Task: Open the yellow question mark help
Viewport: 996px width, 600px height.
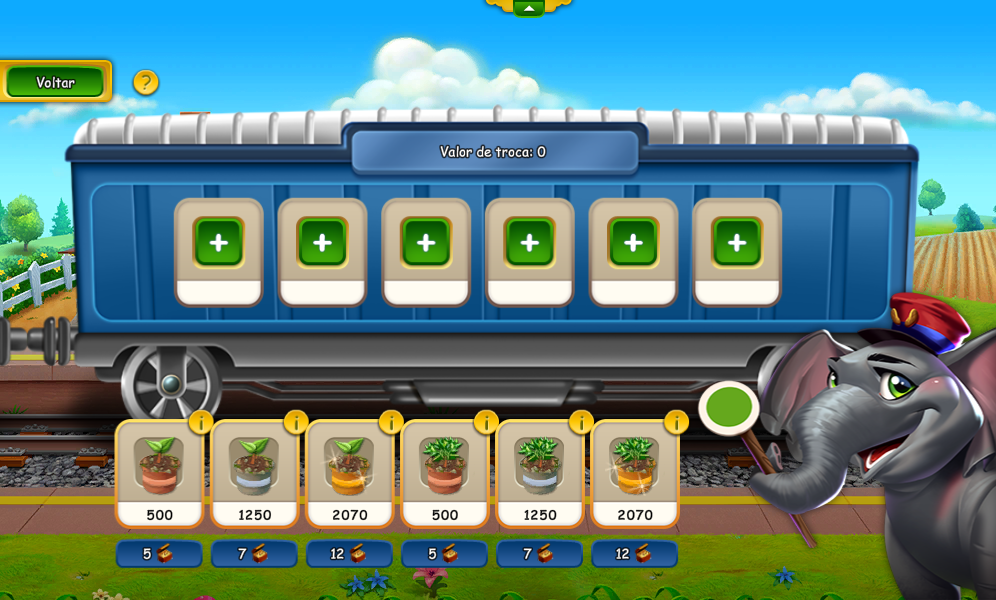Action: click(x=146, y=82)
